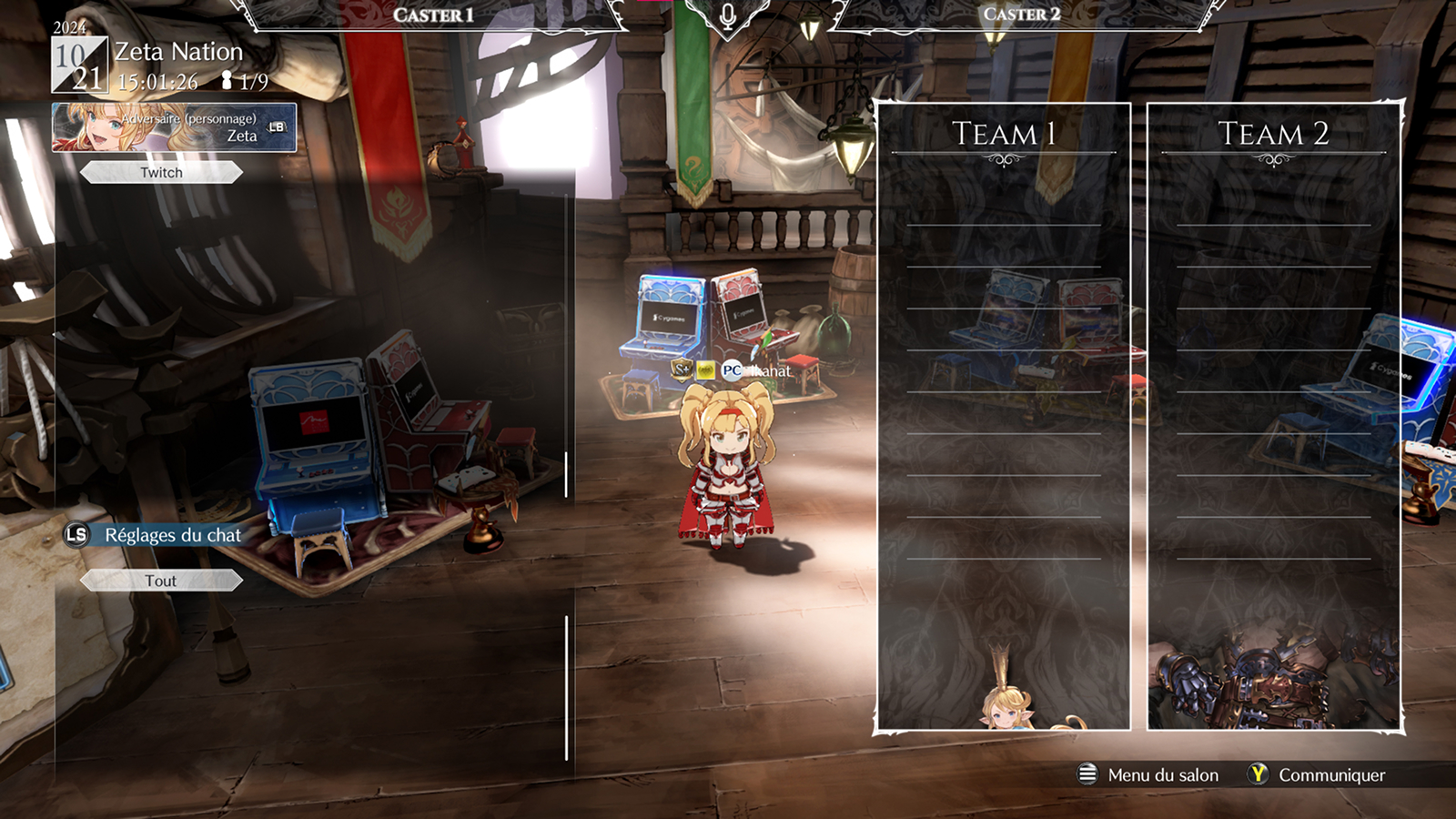Select the Caster 2 slot
The image size is (1456, 819).
point(1021,15)
